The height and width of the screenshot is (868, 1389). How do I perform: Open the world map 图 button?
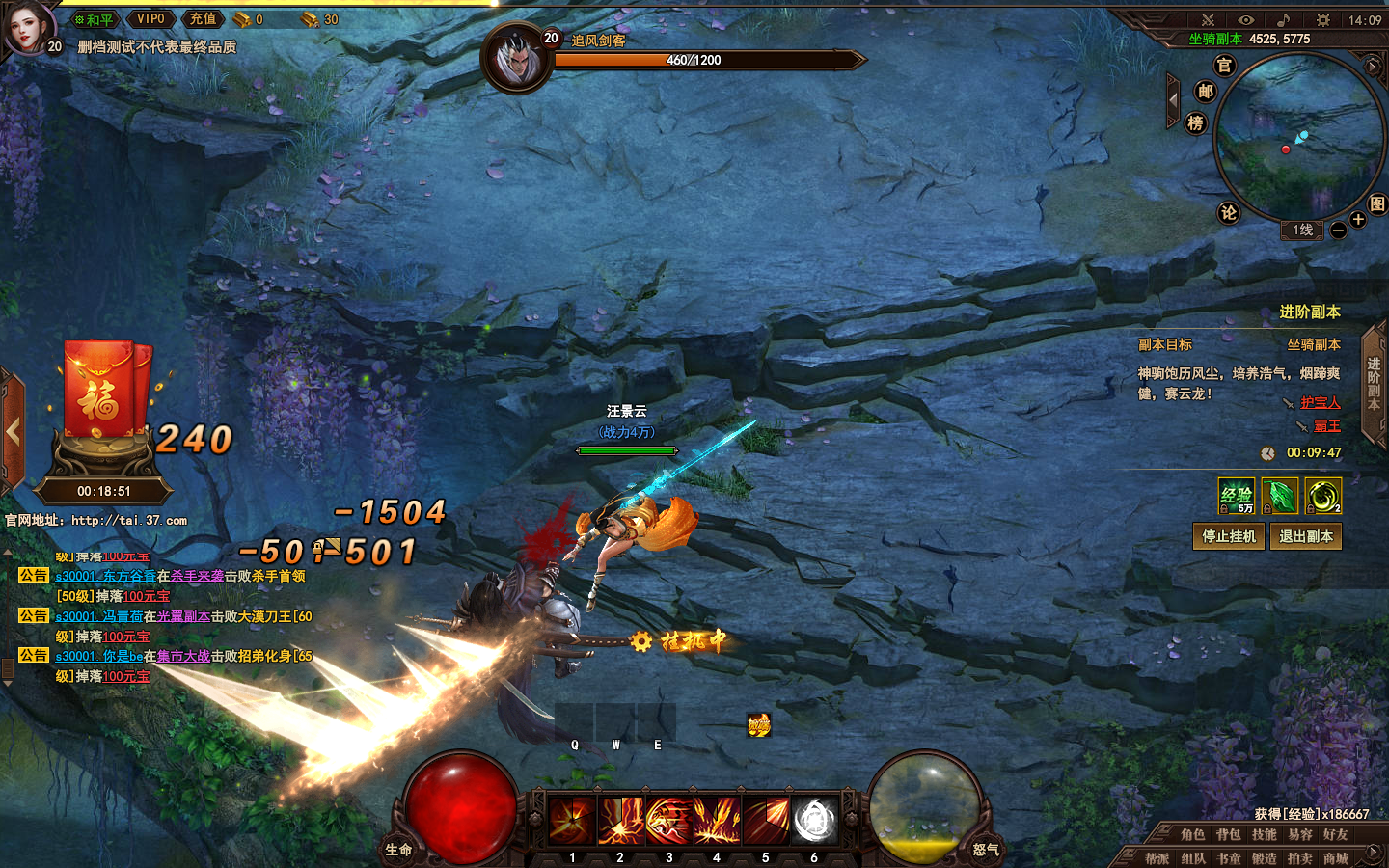coord(1376,203)
